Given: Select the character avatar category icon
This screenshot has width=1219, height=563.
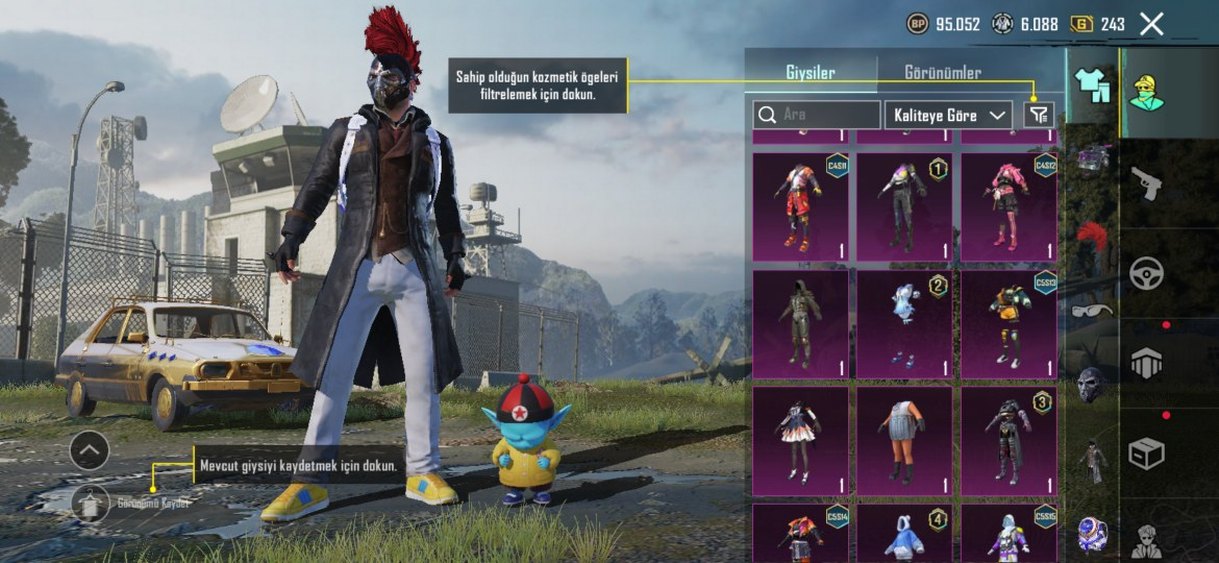Looking at the screenshot, I should (1146, 92).
